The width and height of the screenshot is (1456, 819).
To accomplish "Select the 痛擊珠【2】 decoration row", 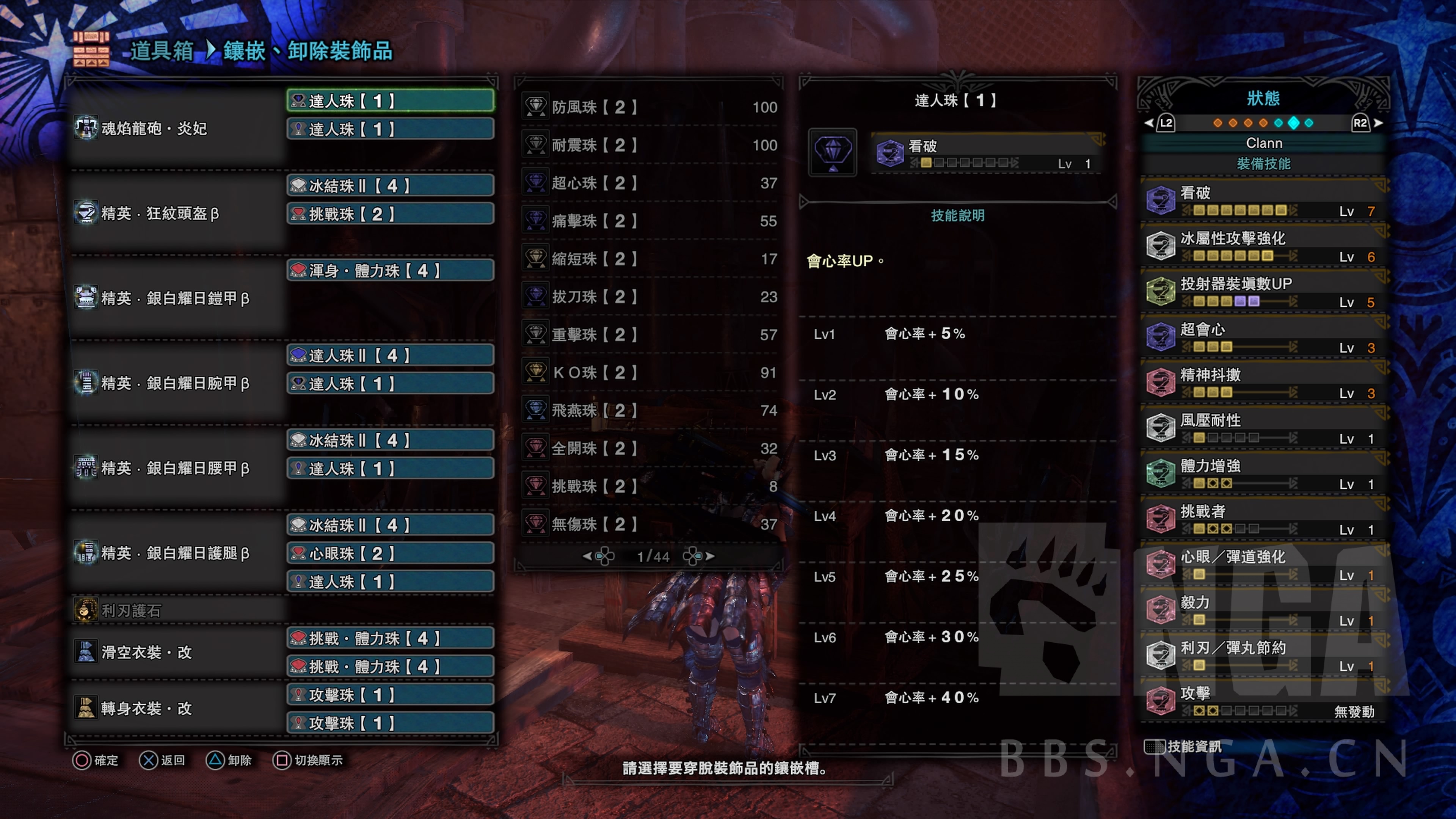I will click(x=650, y=220).
